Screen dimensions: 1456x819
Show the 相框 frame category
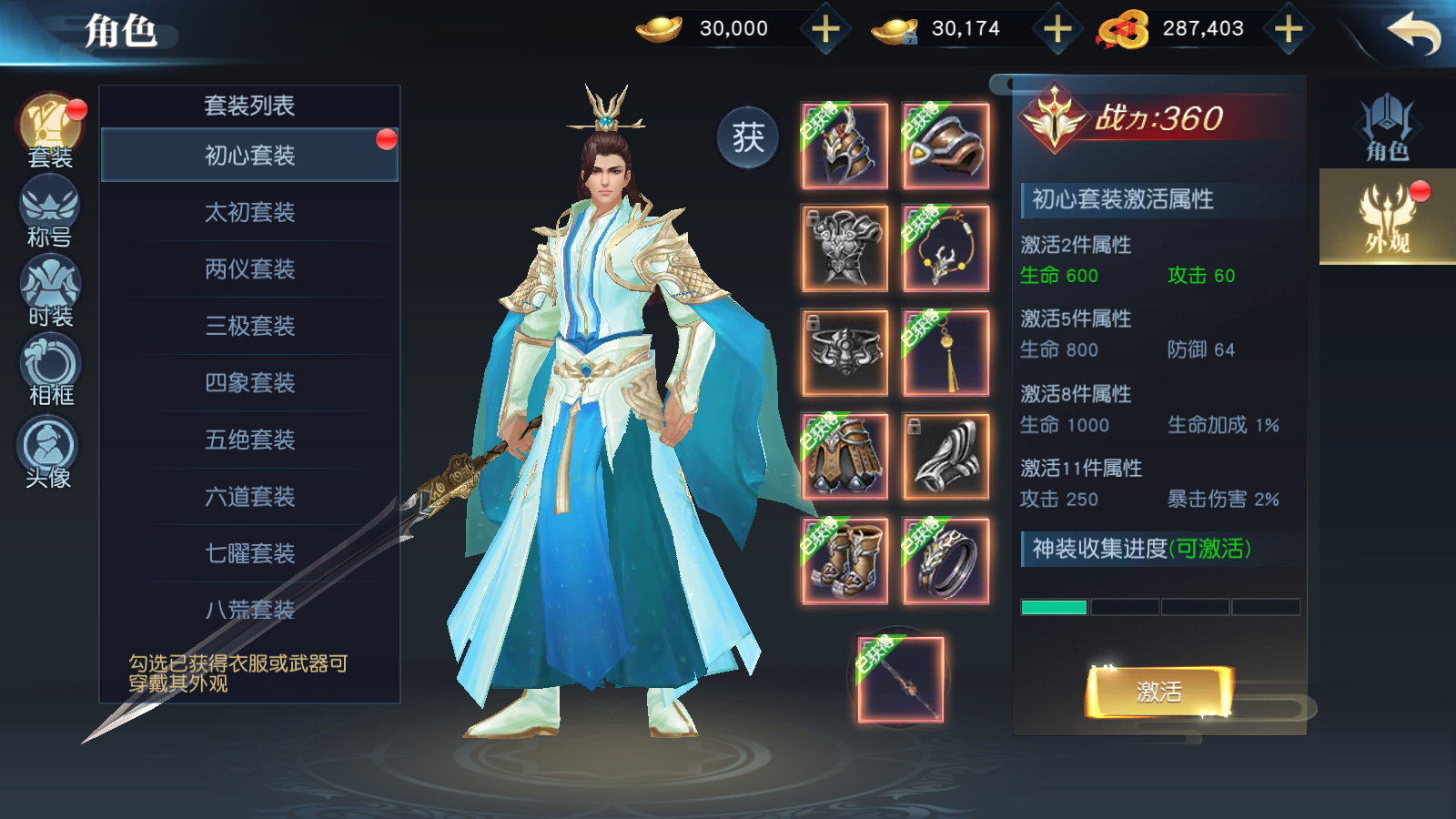click(49, 369)
